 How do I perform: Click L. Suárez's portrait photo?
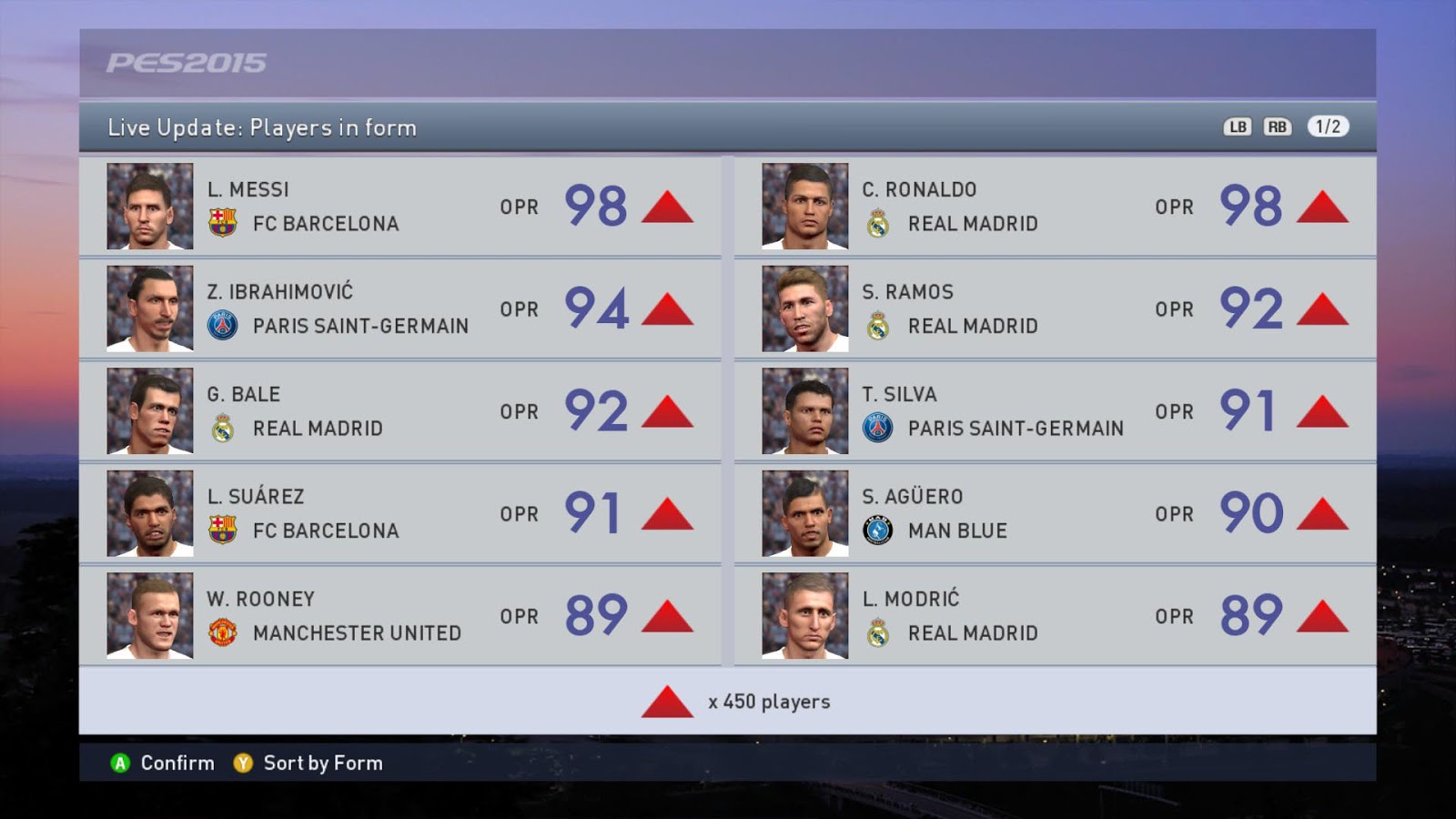pos(149,512)
